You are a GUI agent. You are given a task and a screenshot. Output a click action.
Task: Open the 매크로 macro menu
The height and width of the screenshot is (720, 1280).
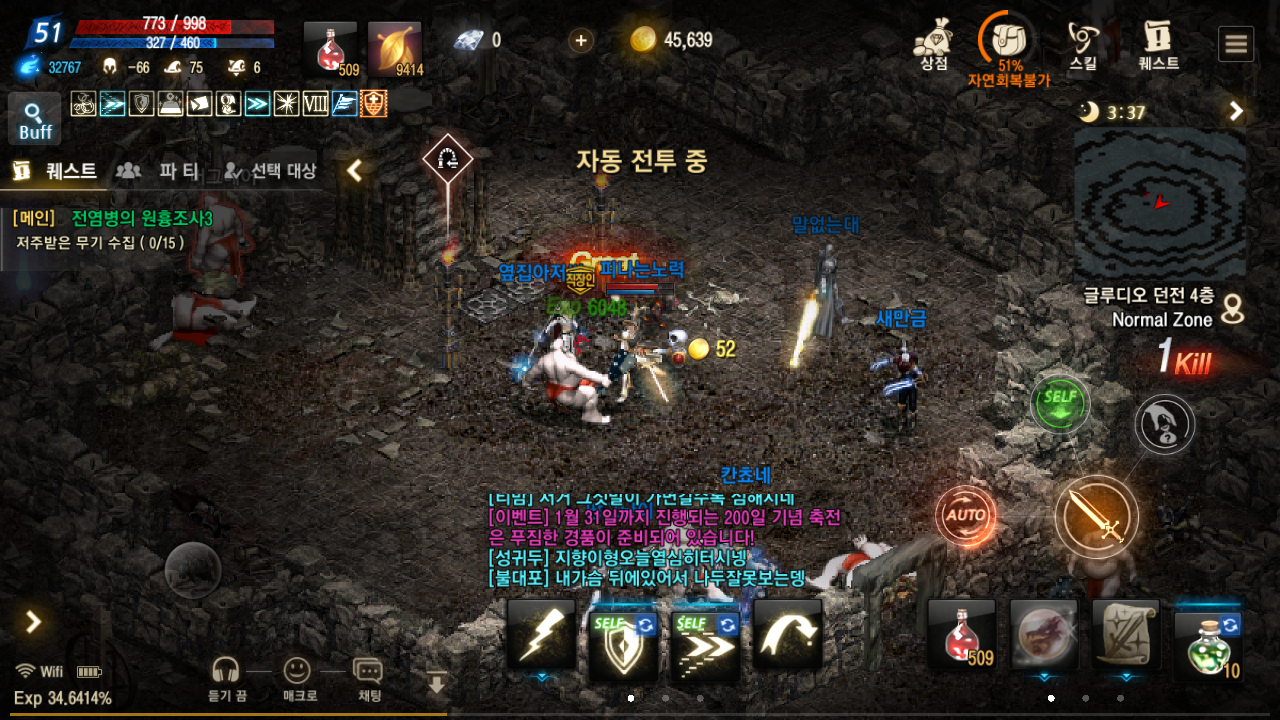click(x=299, y=679)
